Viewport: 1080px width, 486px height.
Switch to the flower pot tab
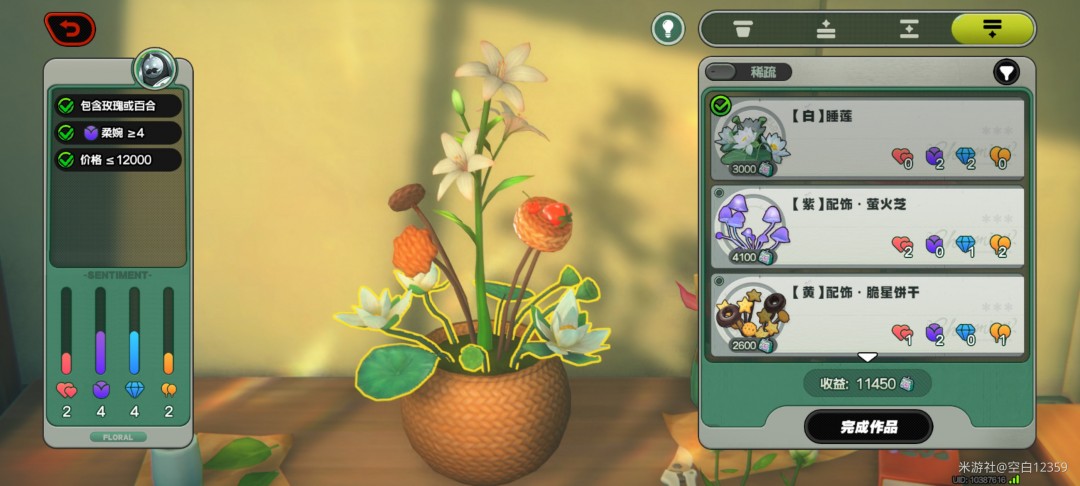pos(742,29)
